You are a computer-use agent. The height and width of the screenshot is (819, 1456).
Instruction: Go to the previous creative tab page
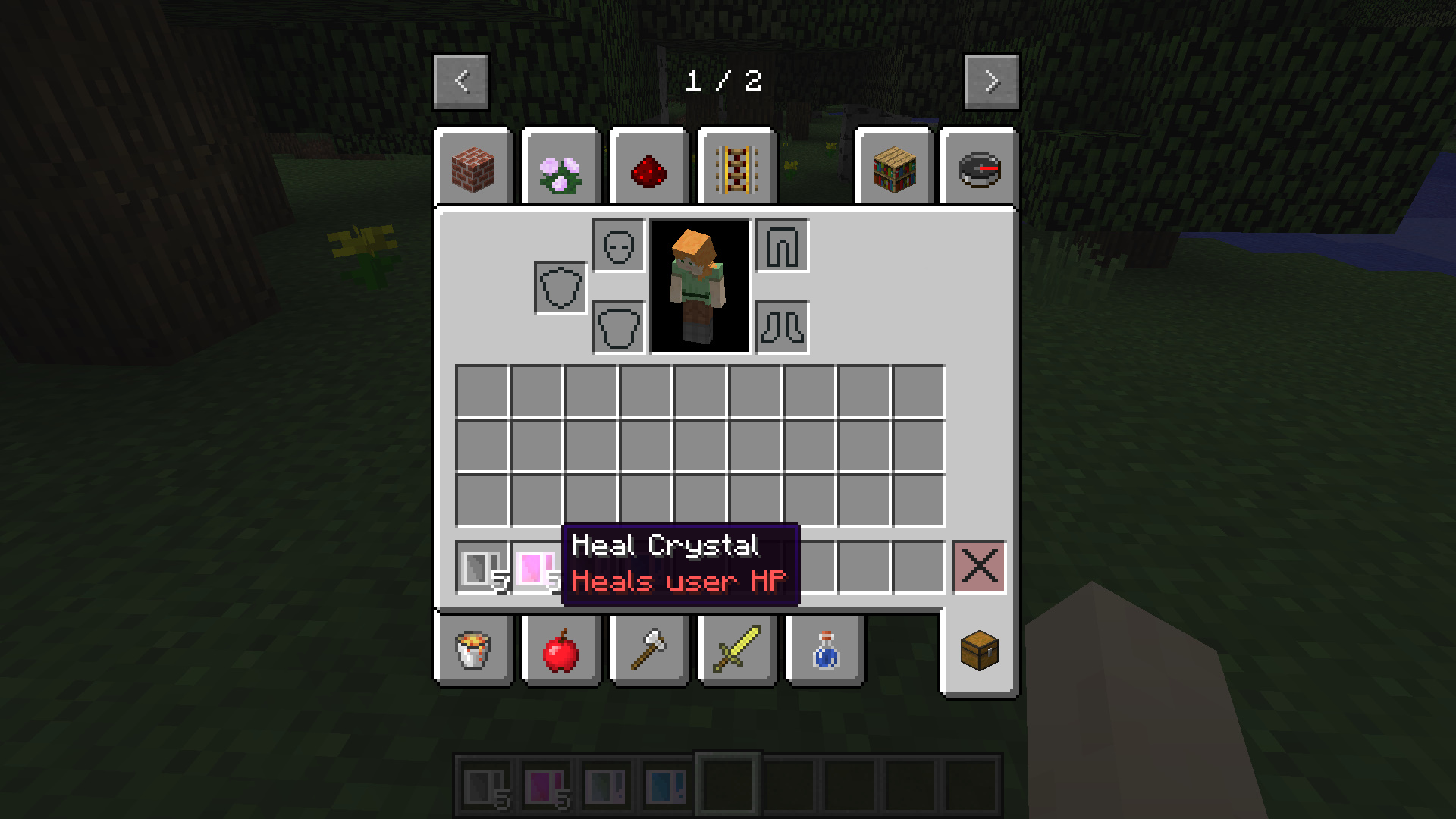(461, 81)
